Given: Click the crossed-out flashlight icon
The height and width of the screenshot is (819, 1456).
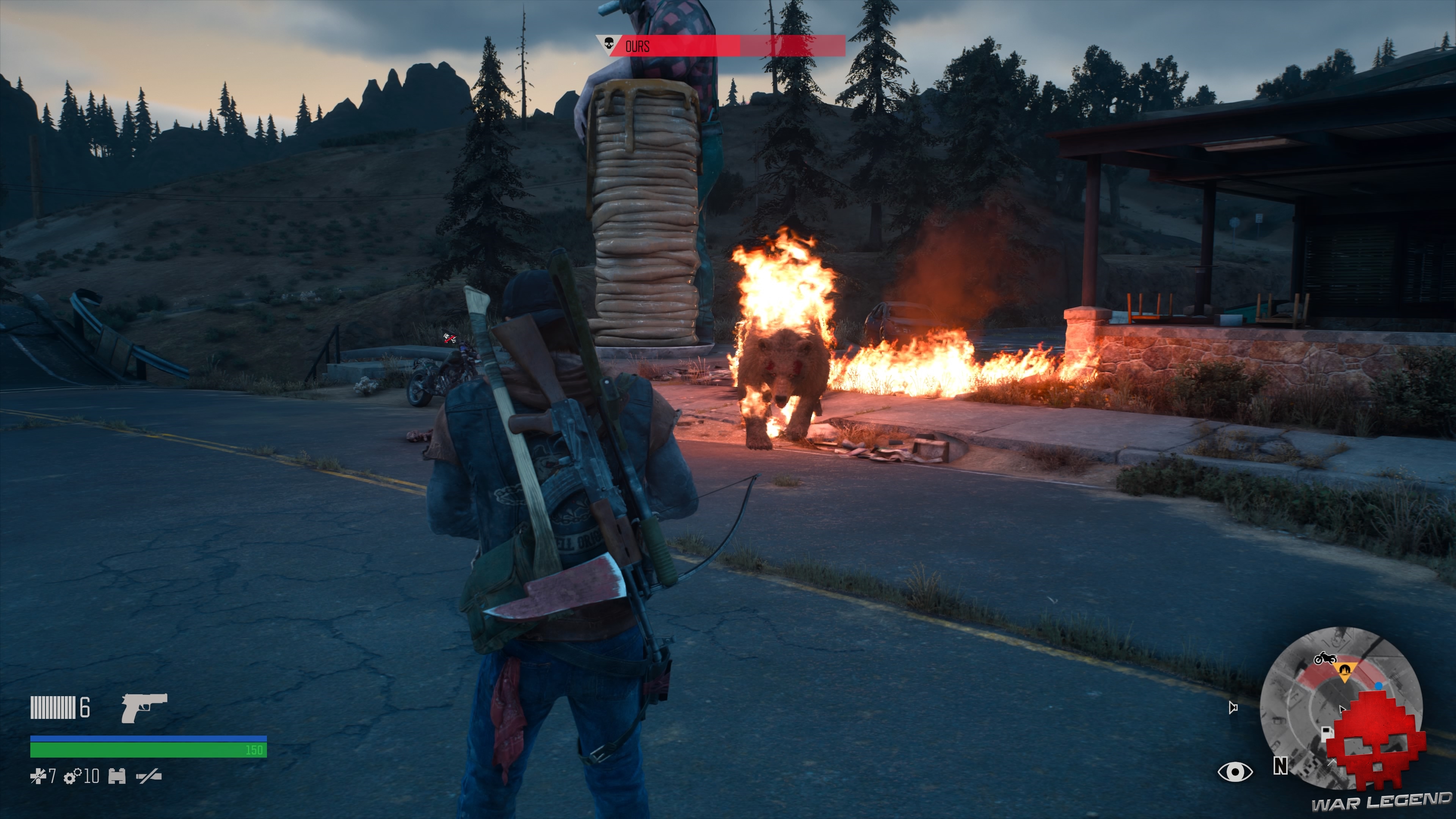Looking at the screenshot, I should click(x=149, y=777).
